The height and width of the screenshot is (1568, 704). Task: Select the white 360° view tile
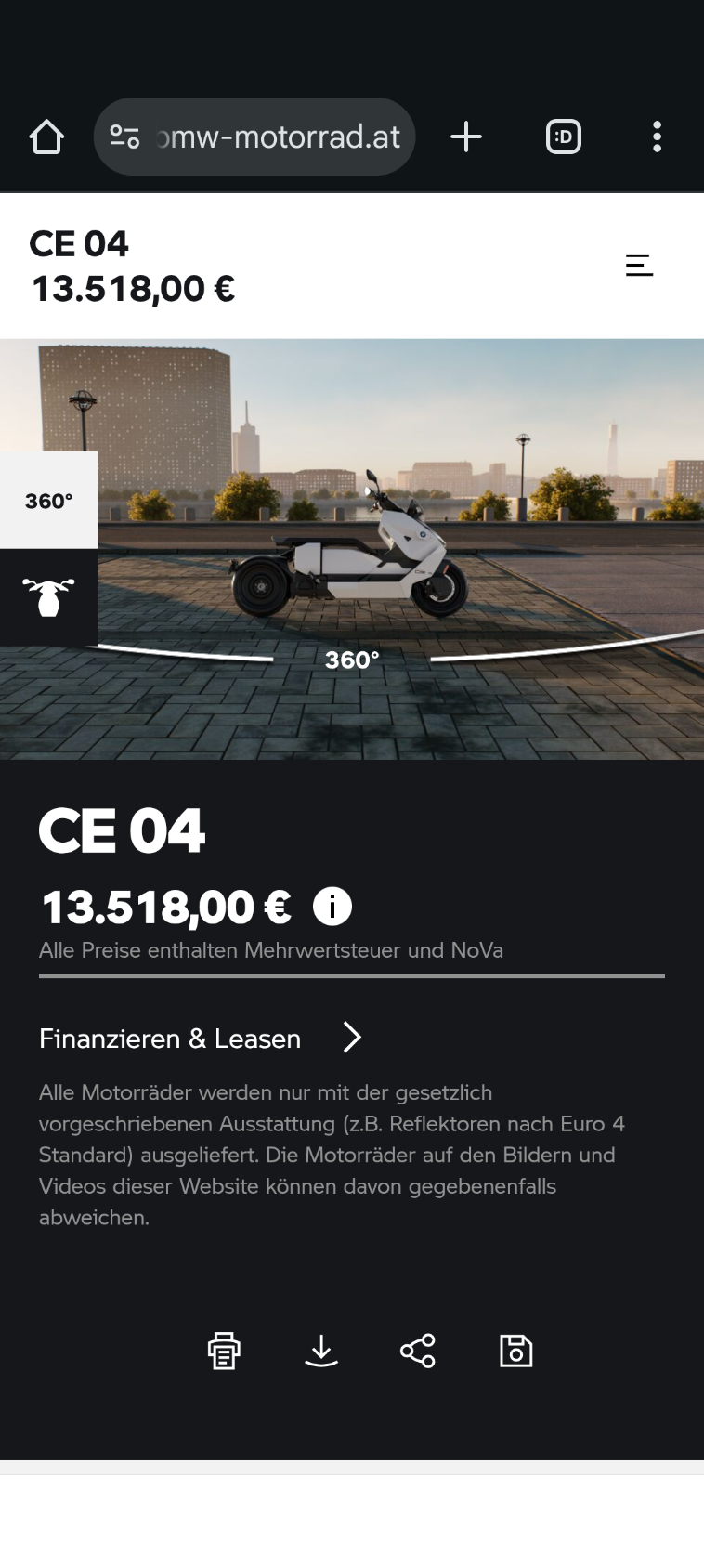pyautogui.click(x=48, y=501)
